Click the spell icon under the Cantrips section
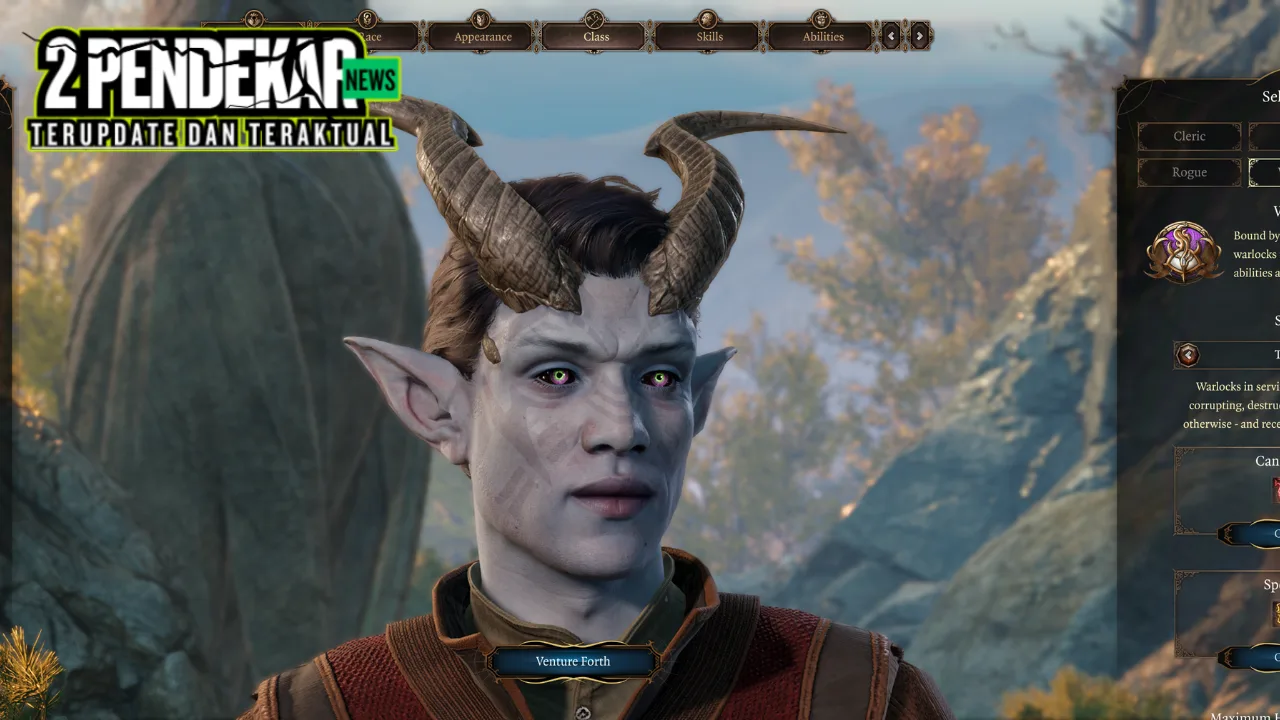Screen dimensions: 1280x720 [x=1275, y=488]
